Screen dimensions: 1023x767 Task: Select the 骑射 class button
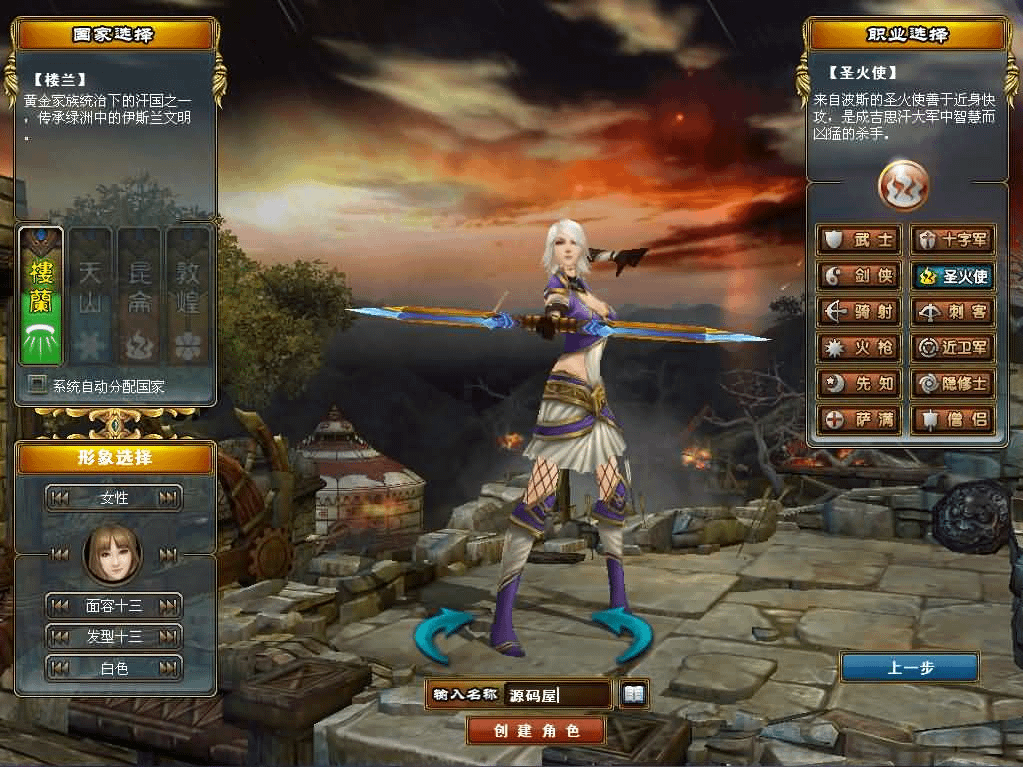coord(859,312)
